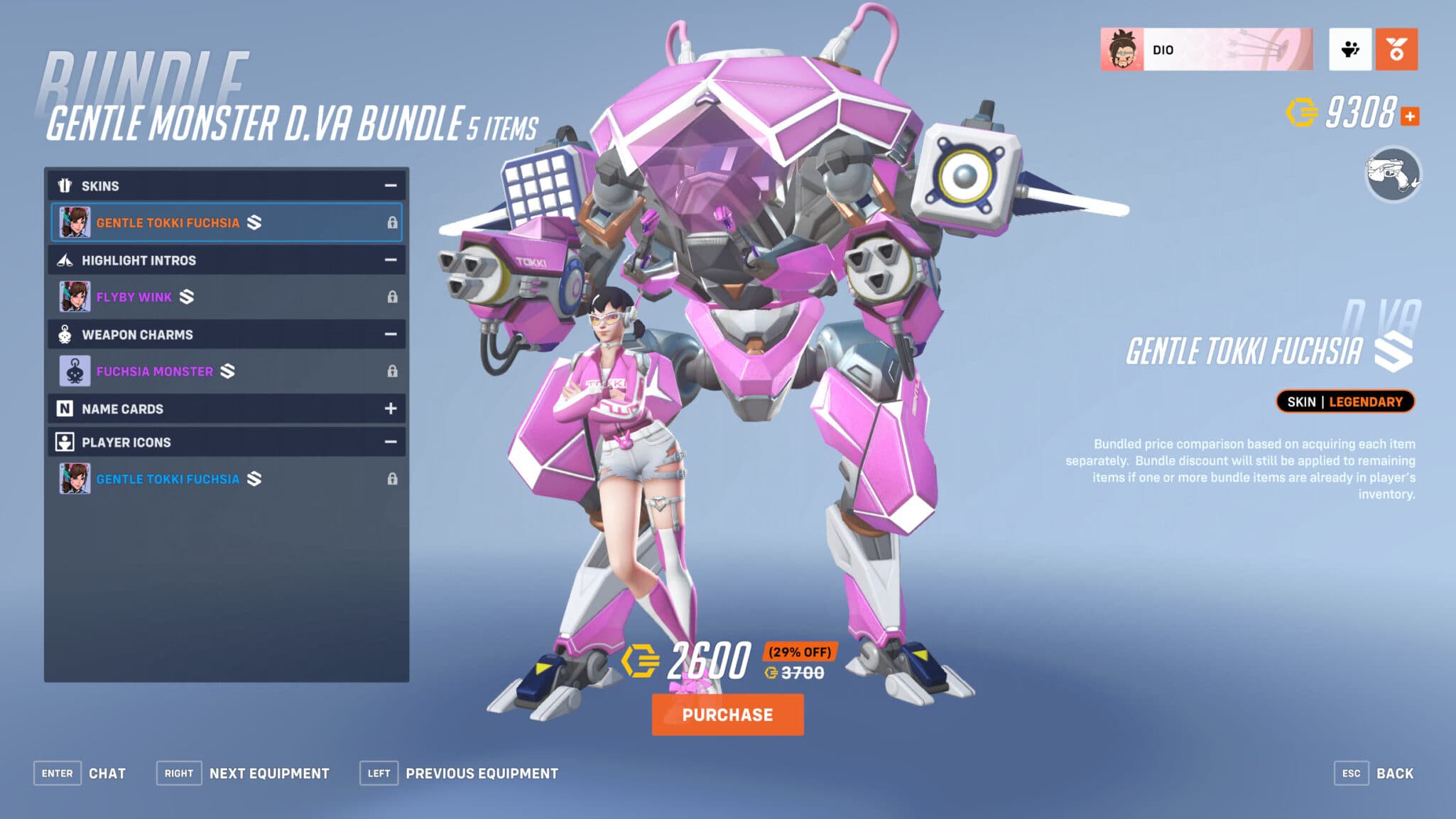Click the Name Cards N icon

coord(66,408)
